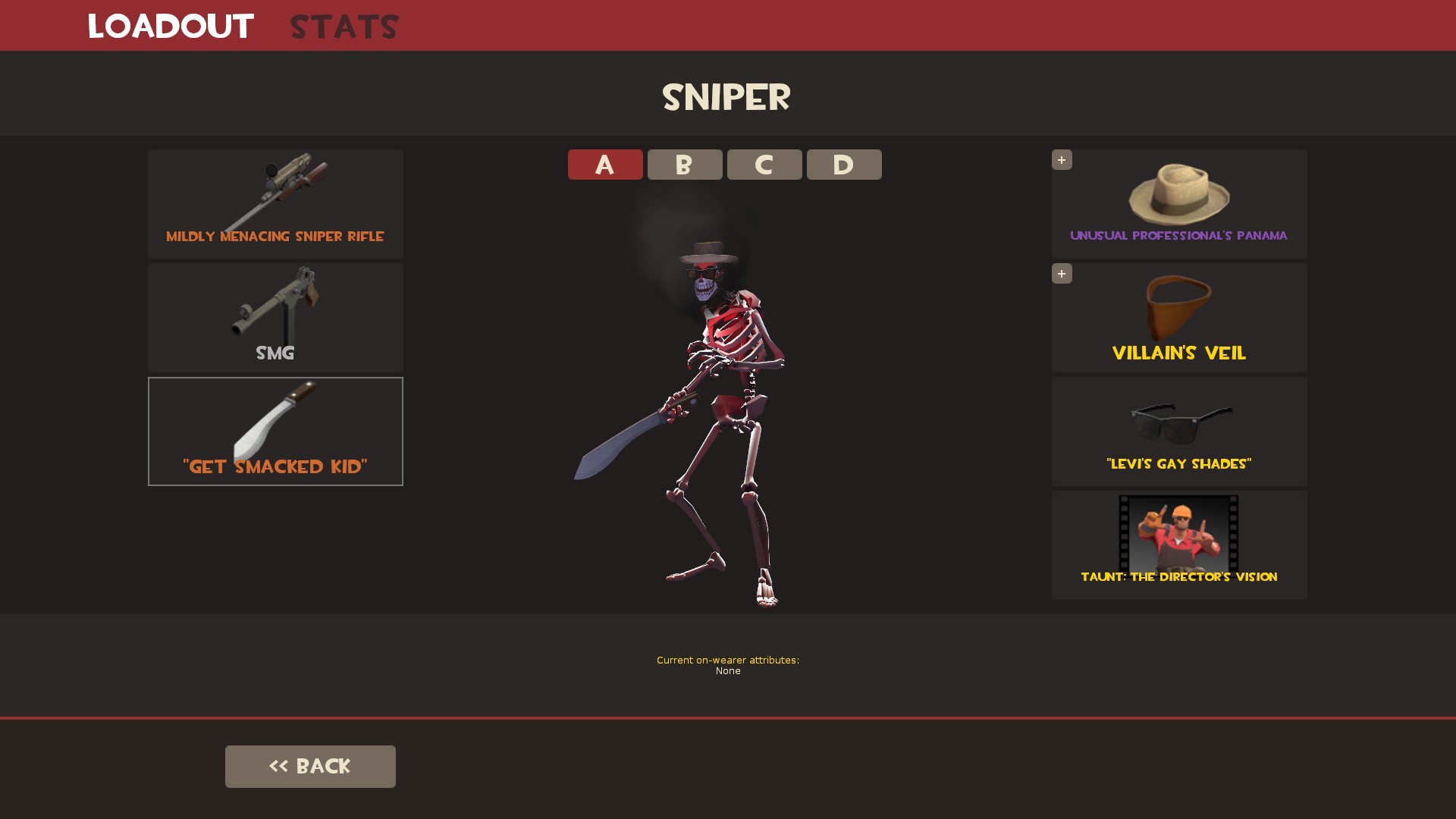Switch to loadout preset C
This screenshot has height=819, width=1456.
pyautogui.click(x=764, y=165)
